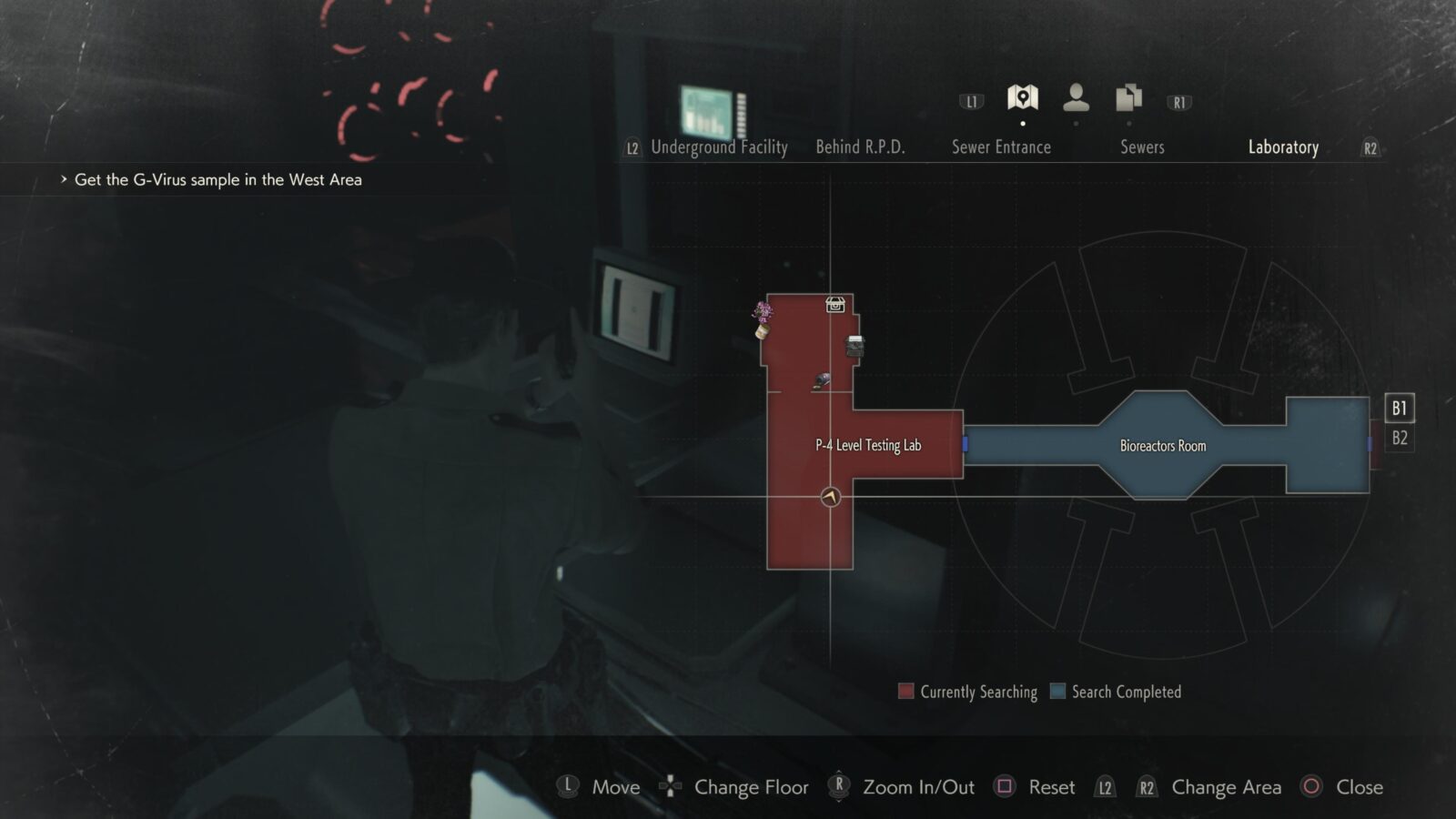
Task: Select the player position marker on the map
Action: (x=831, y=496)
